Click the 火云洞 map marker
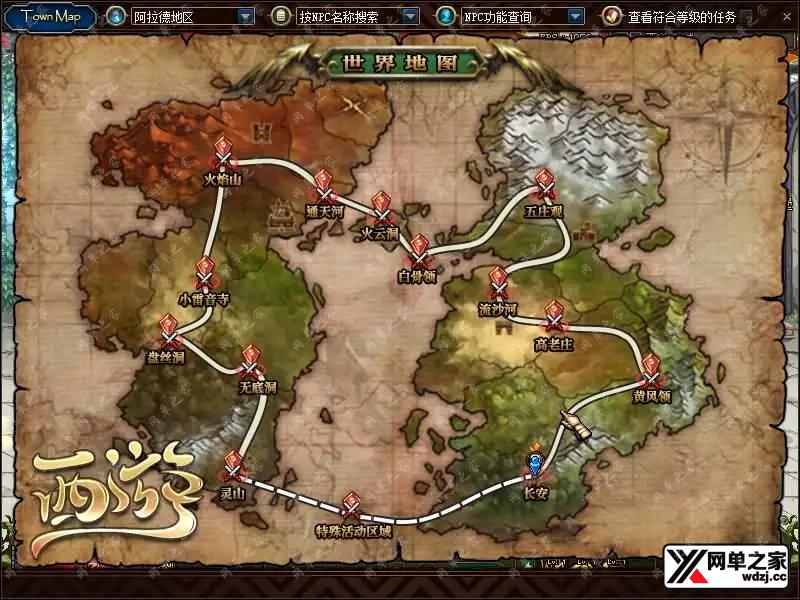This screenshot has height=600, width=800. point(381,209)
